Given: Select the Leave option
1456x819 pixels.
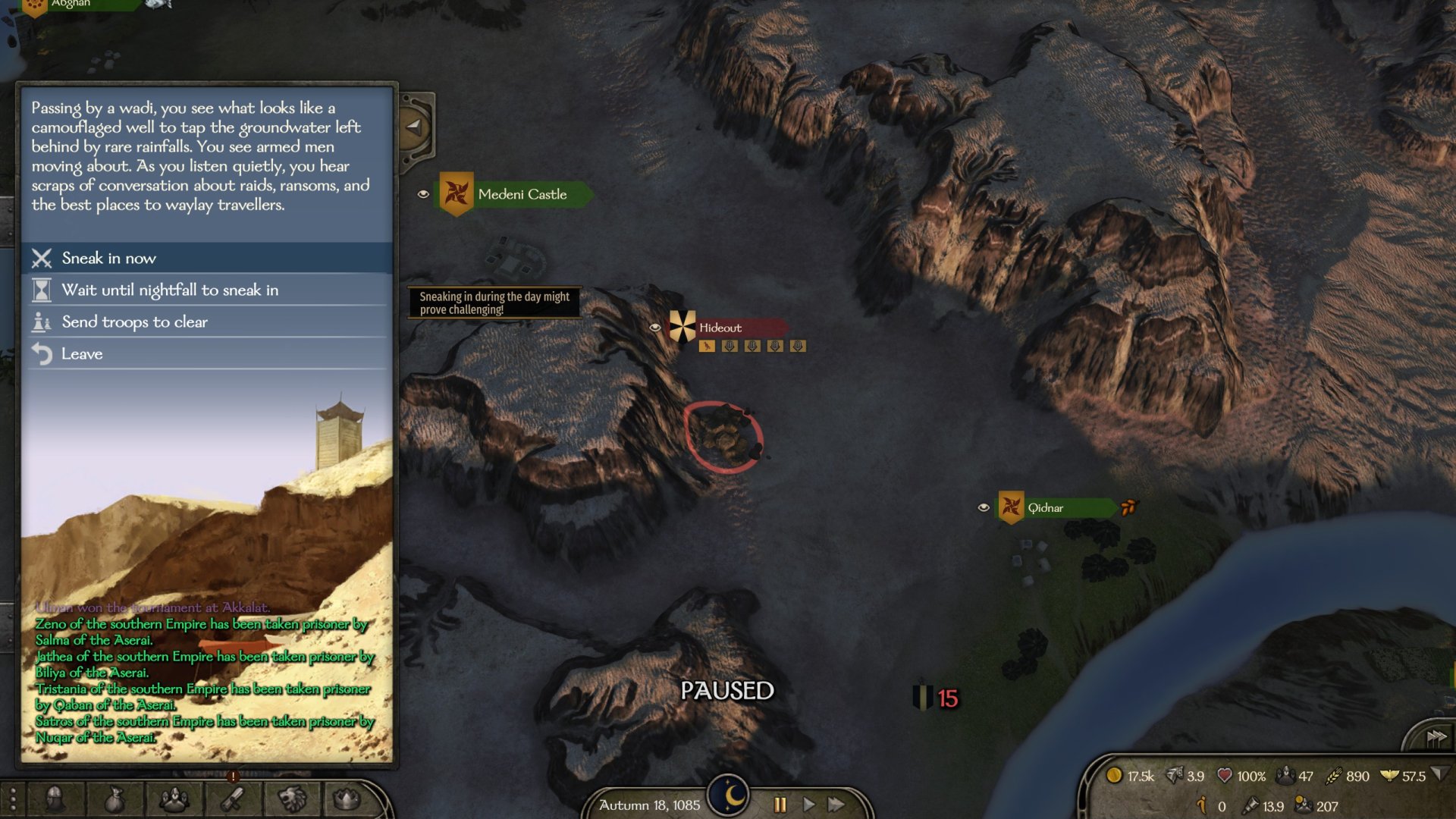Looking at the screenshot, I should (82, 354).
